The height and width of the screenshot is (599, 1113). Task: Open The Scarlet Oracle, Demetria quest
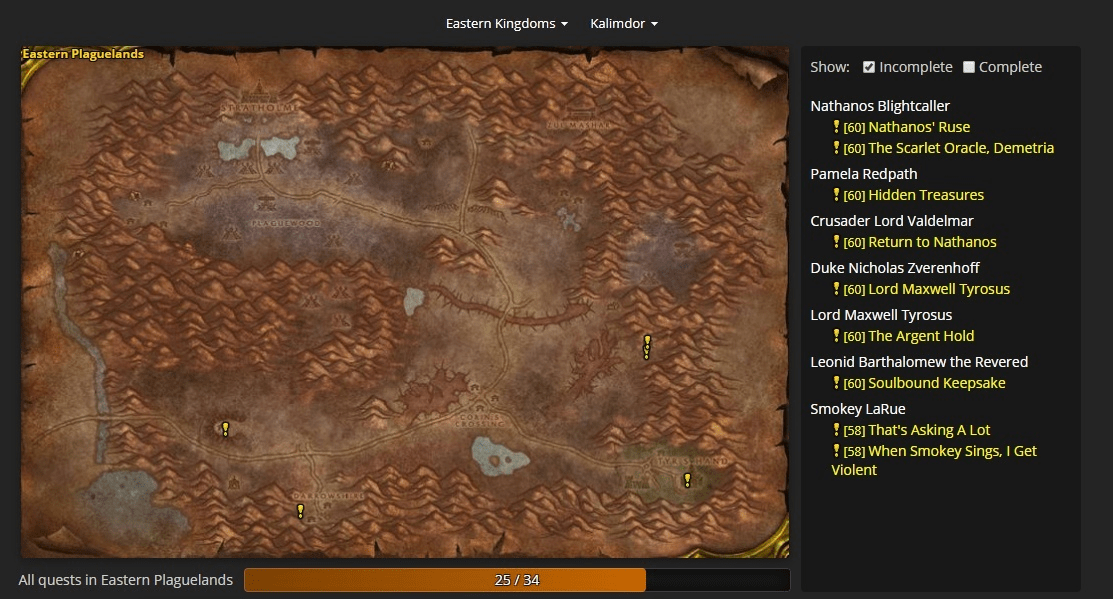960,148
